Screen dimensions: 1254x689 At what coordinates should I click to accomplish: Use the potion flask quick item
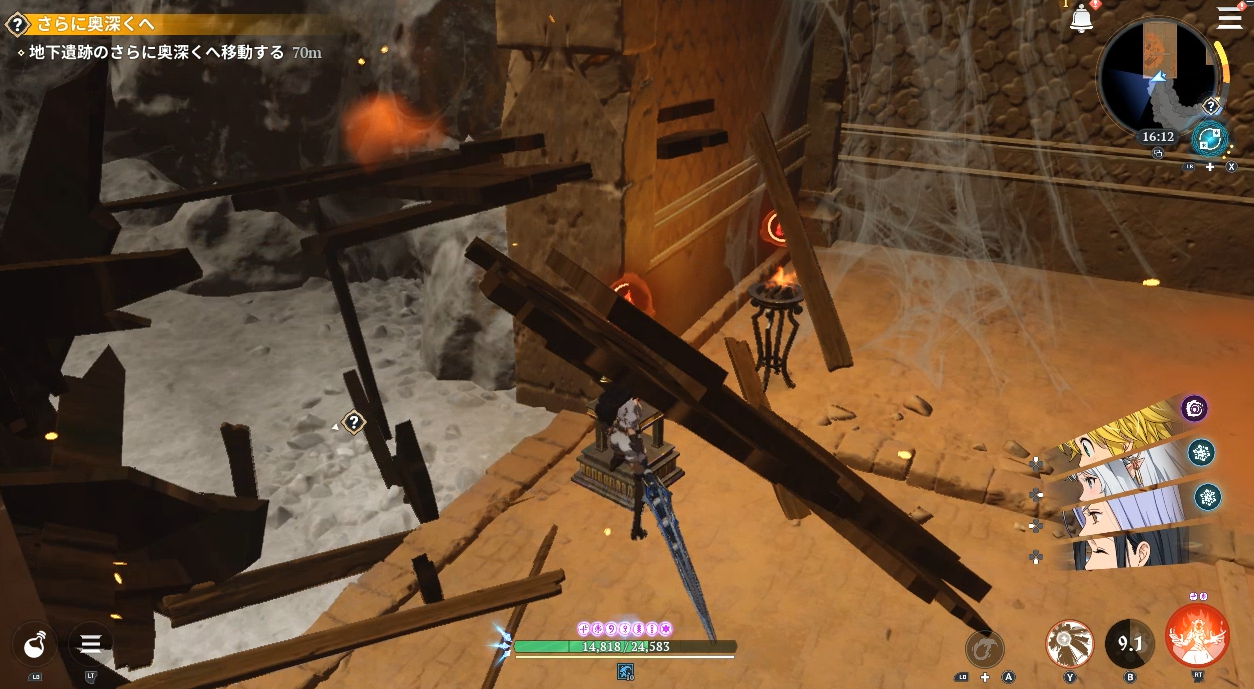(x=36, y=644)
